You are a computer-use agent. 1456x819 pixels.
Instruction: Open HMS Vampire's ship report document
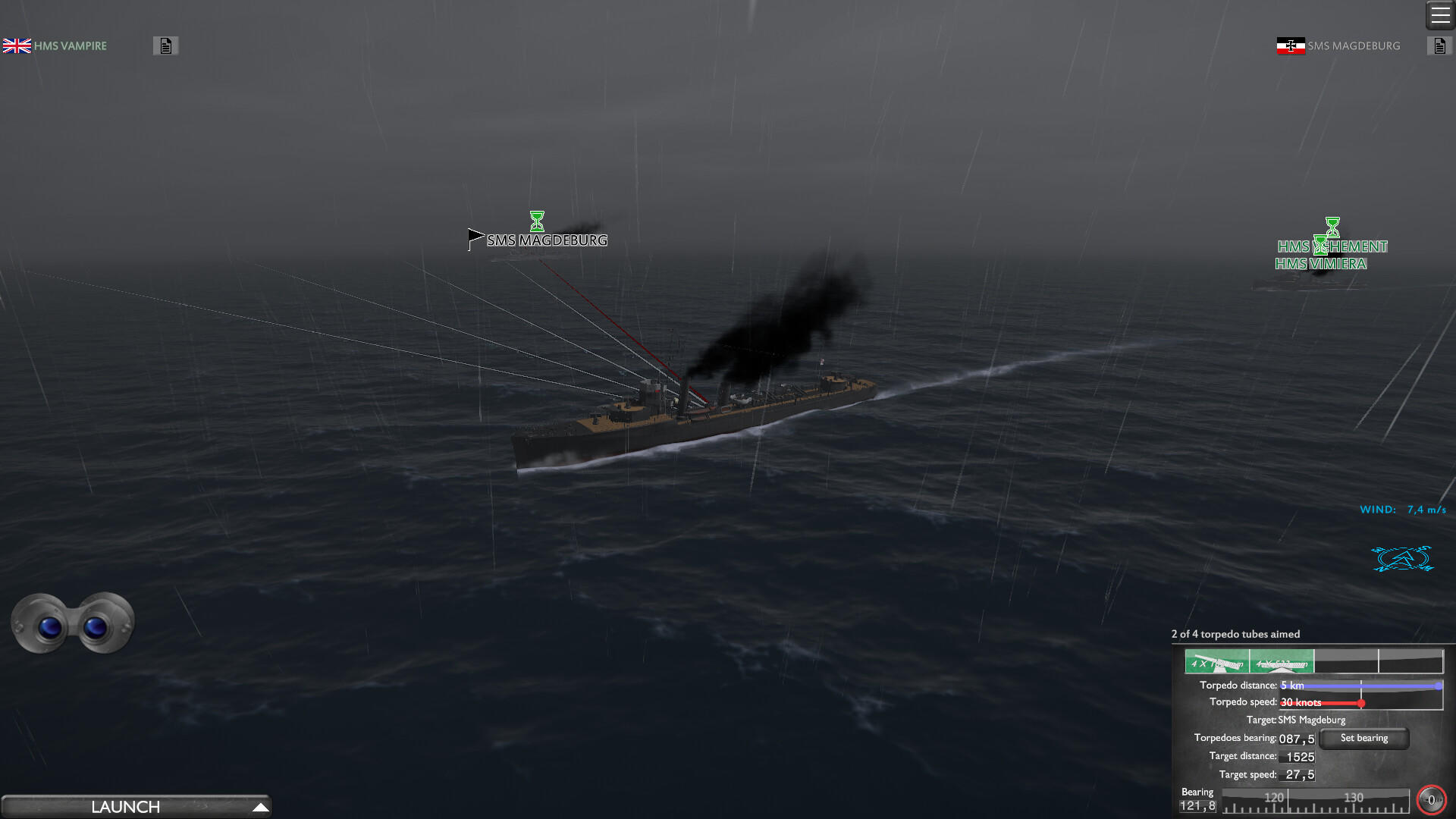pyautogui.click(x=165, y=45)
